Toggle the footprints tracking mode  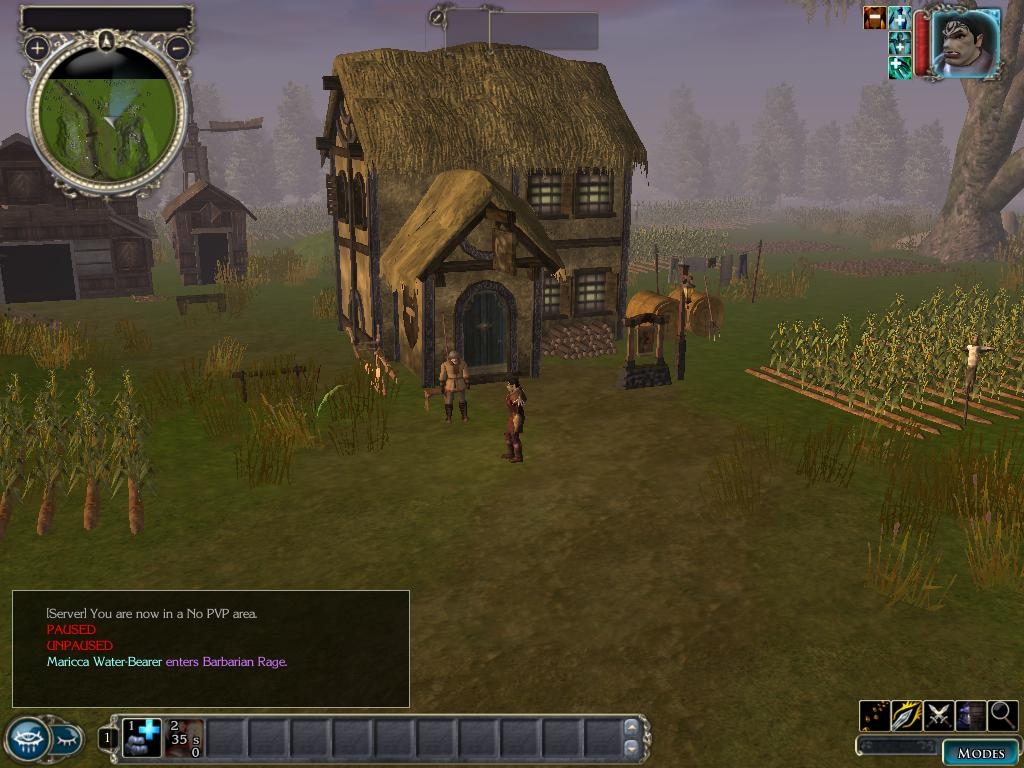(x=874, y=715)
